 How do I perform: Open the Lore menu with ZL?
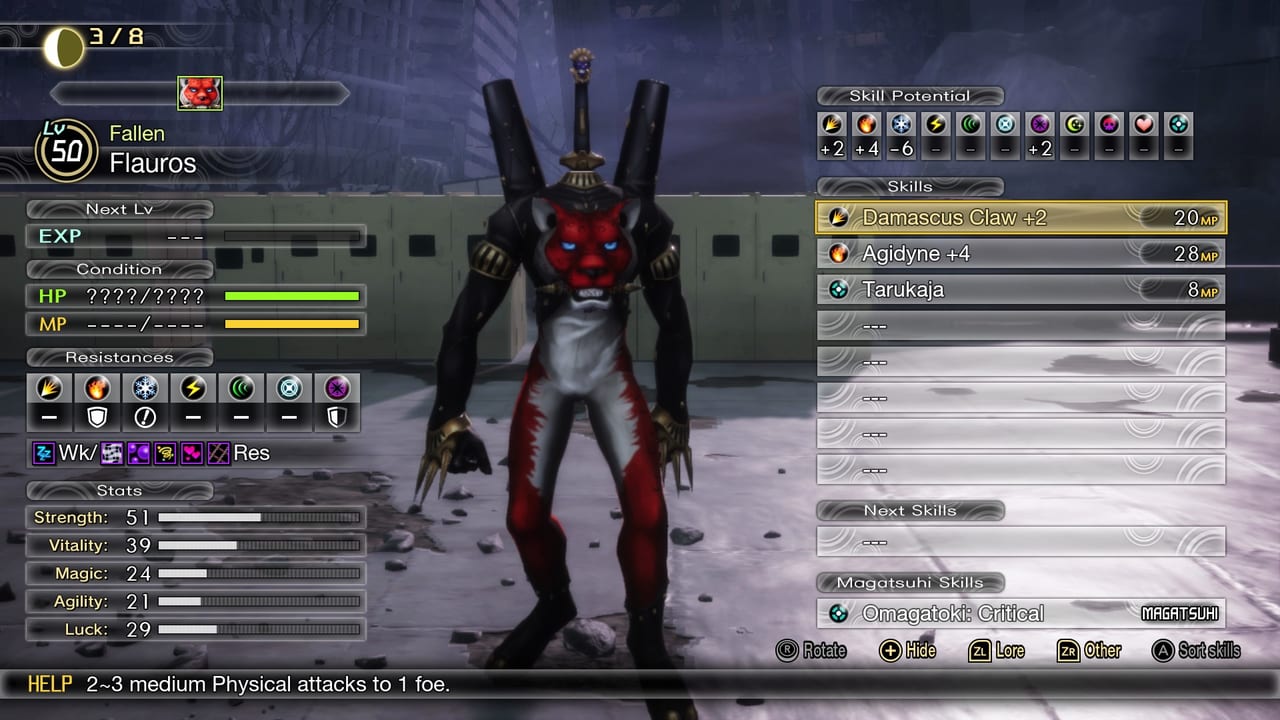(998, 651)
